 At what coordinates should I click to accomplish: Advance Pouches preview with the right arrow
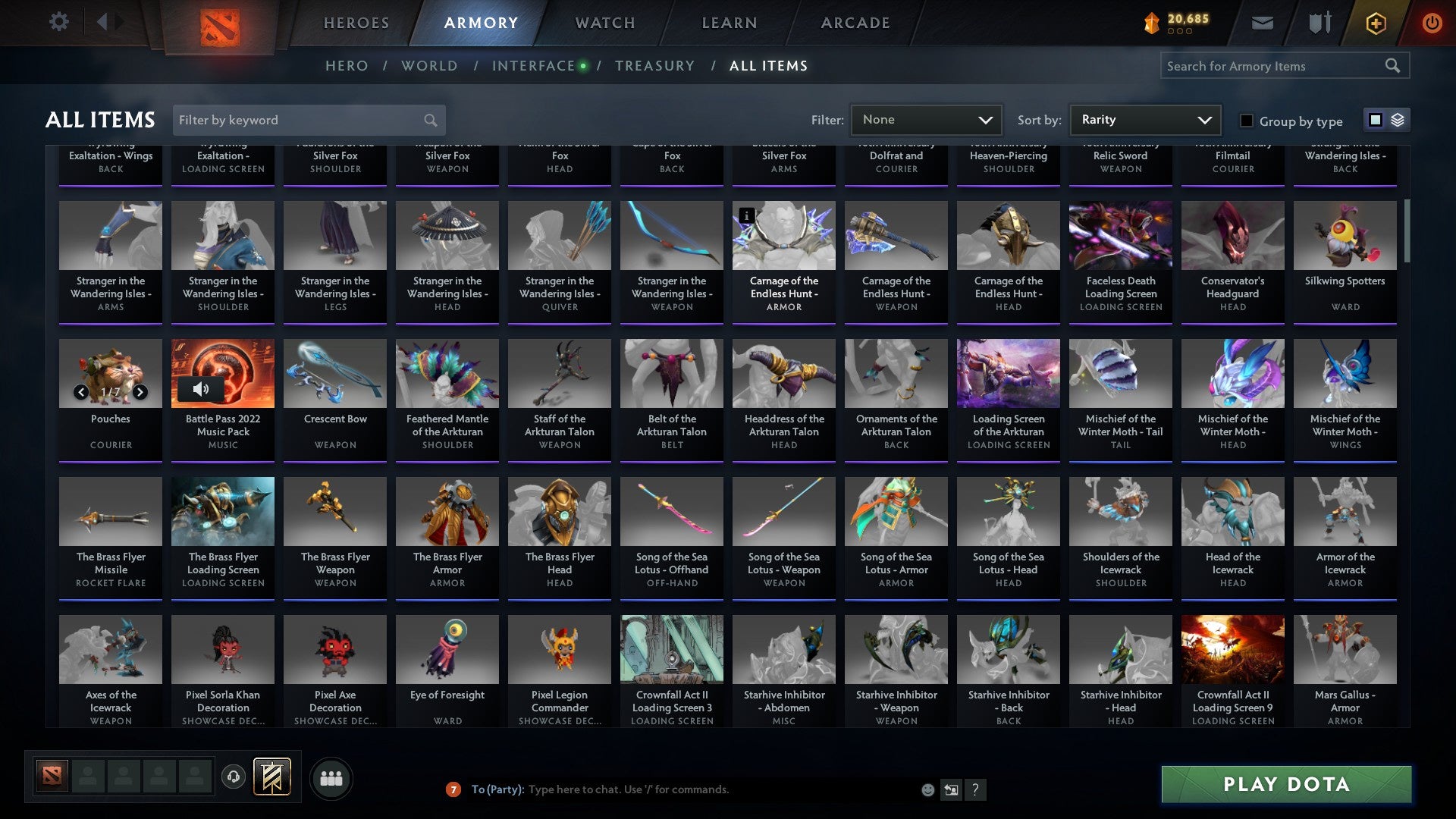[x=140, y=393]
